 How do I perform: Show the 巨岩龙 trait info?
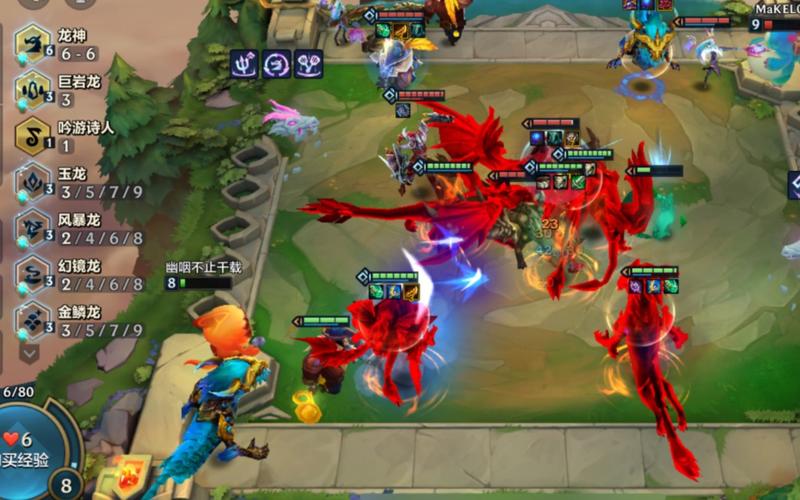[x=34, y=91]
